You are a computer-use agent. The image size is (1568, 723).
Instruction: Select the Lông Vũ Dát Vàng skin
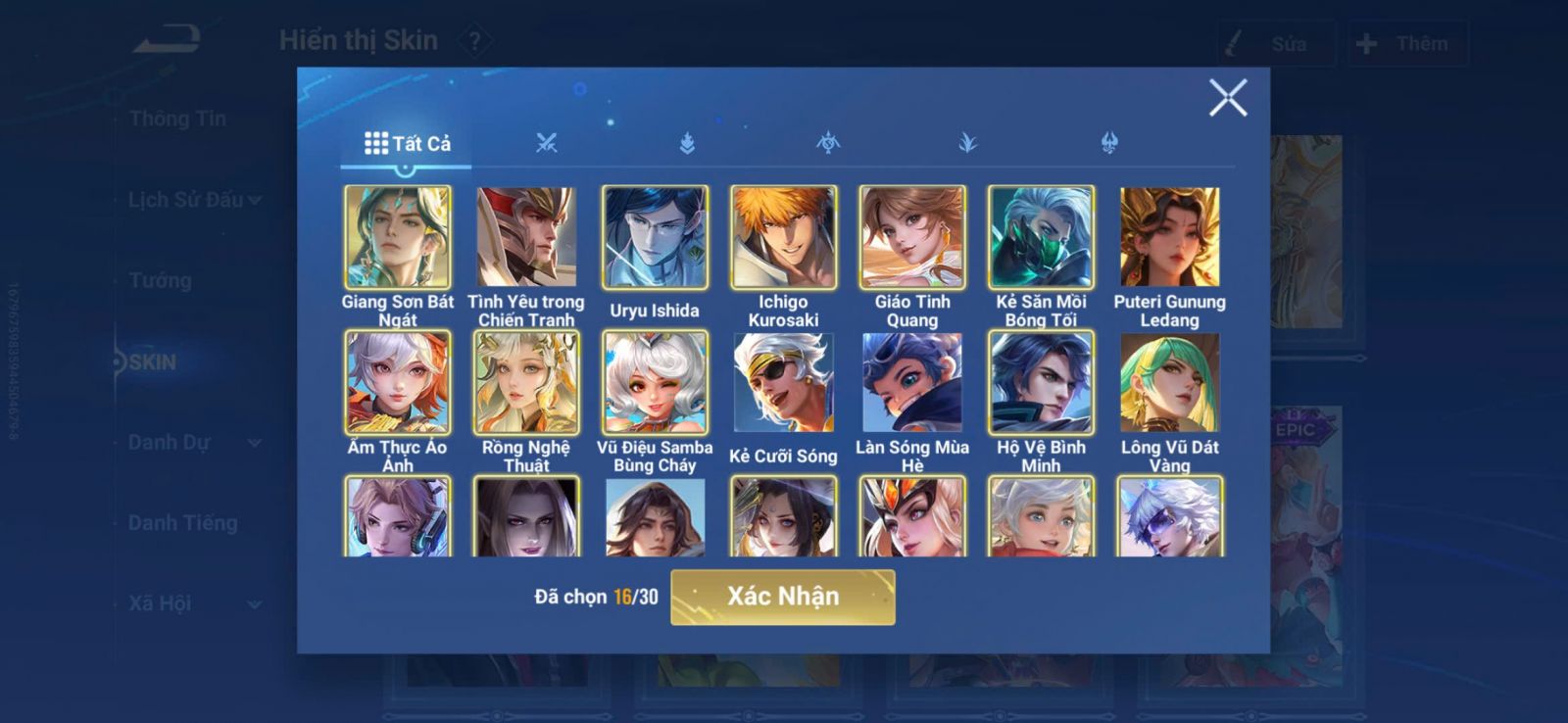pyautogui.click(x=1169, y=382)
